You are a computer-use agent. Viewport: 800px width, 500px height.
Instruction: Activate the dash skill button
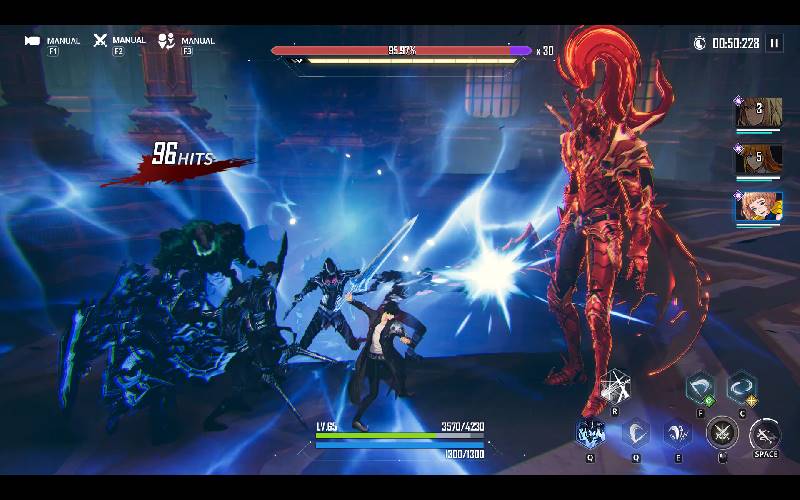click(765, 433)
